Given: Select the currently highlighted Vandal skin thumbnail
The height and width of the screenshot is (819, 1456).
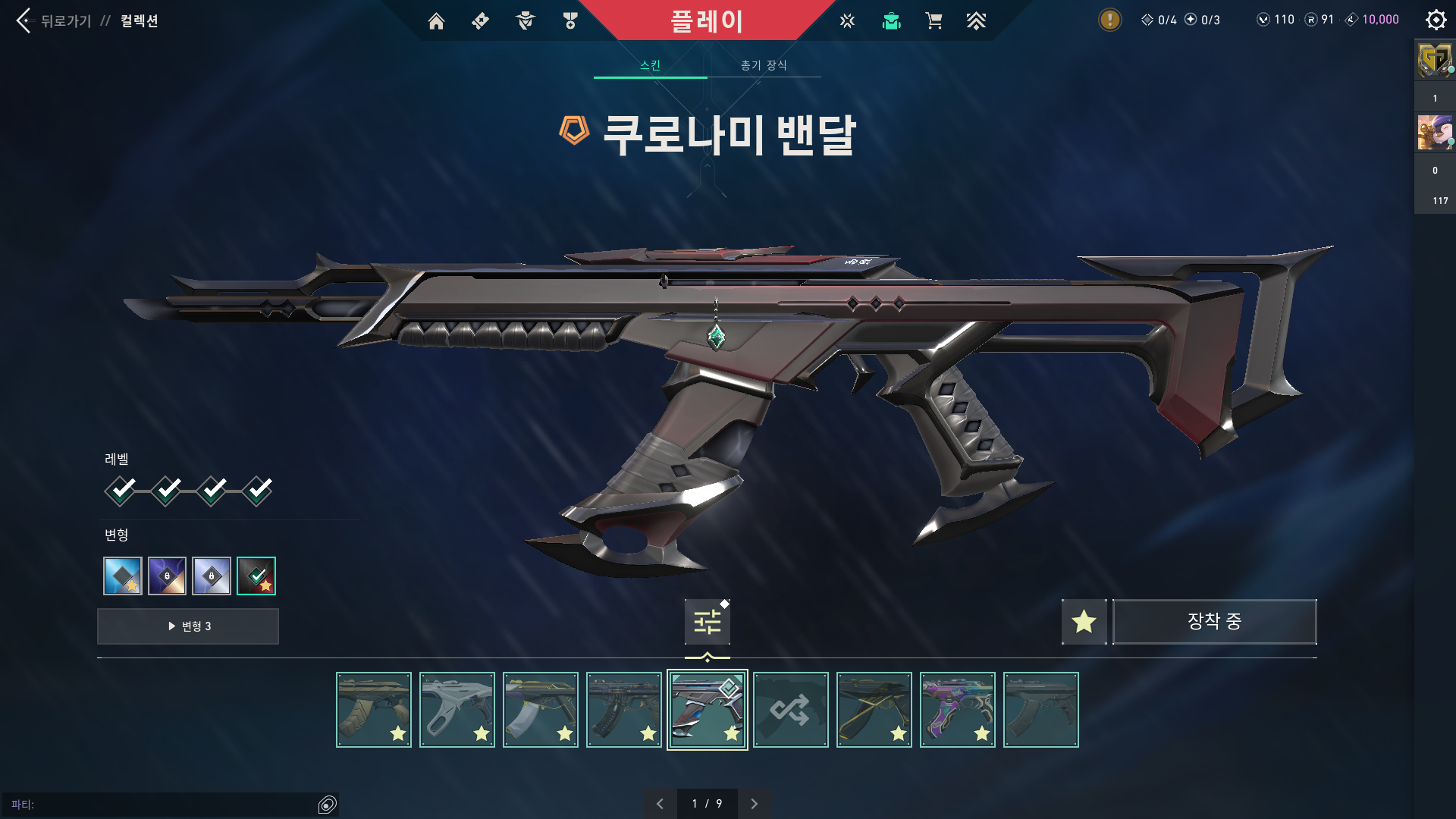Looking at the screenshot, I should point(707,709).
